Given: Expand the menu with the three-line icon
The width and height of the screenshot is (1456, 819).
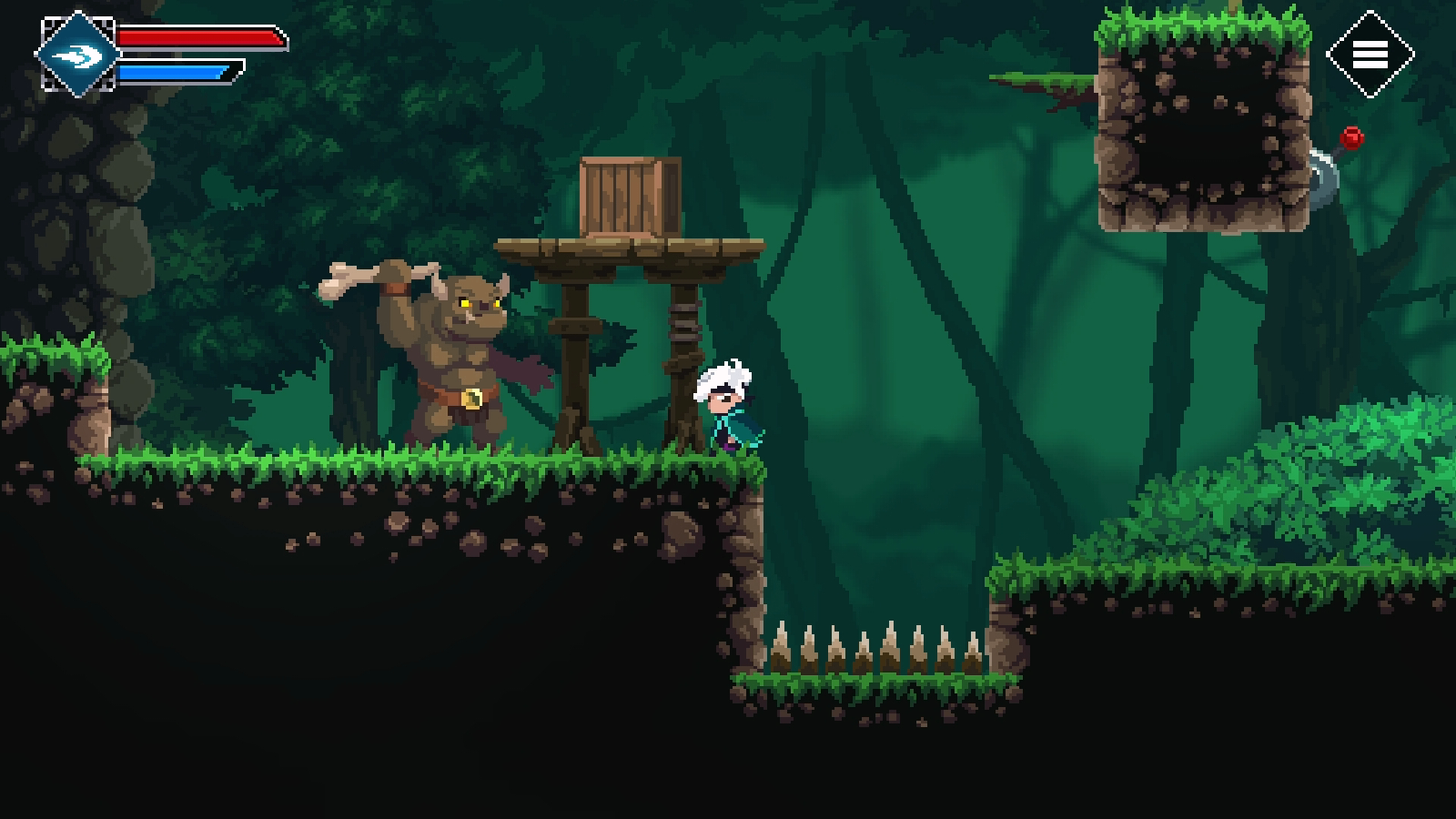Looking at the screenshot, I should [1371, 52].
